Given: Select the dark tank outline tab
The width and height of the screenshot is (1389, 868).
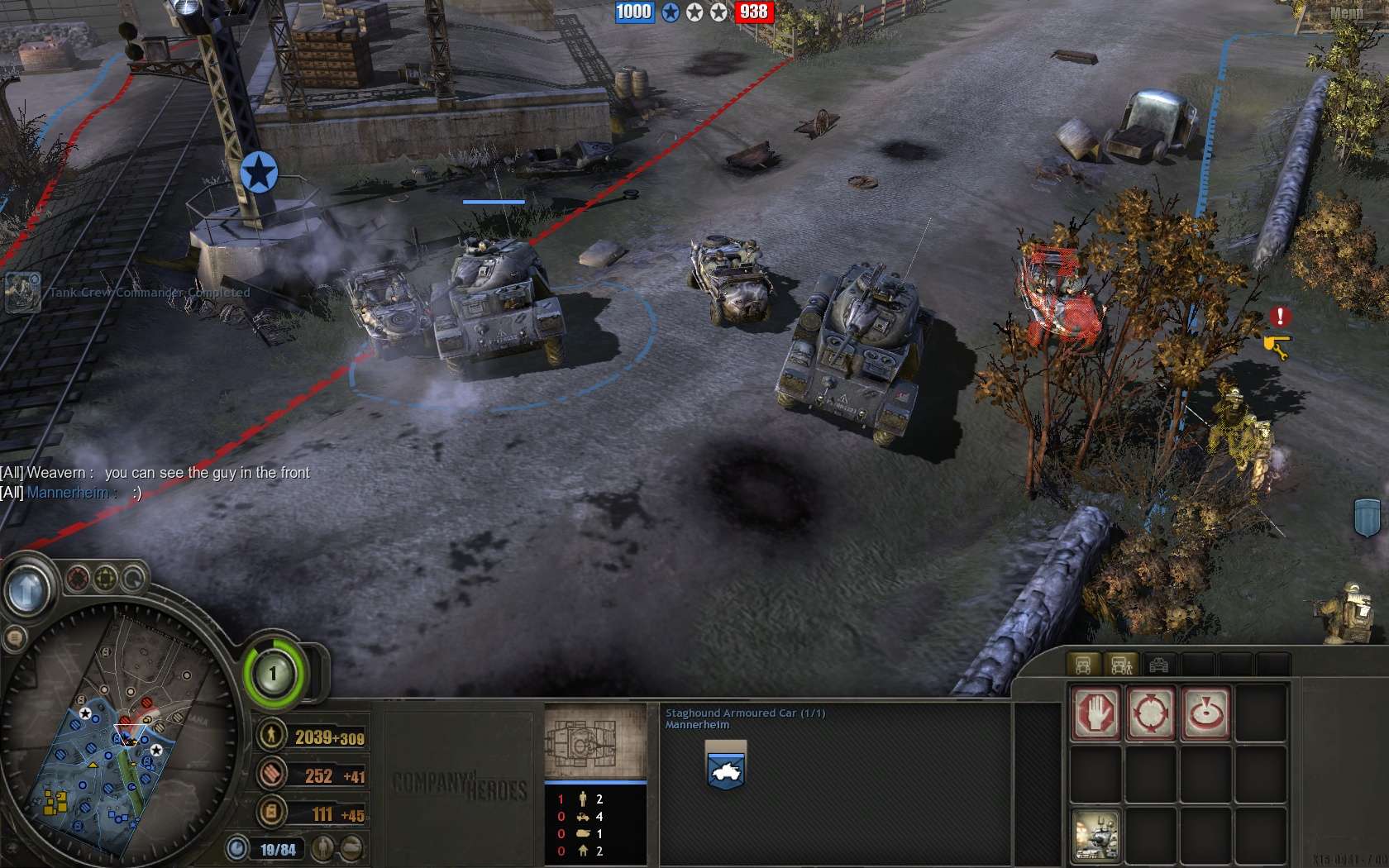Looking at the screenshot, I should tap(1159, 665).
